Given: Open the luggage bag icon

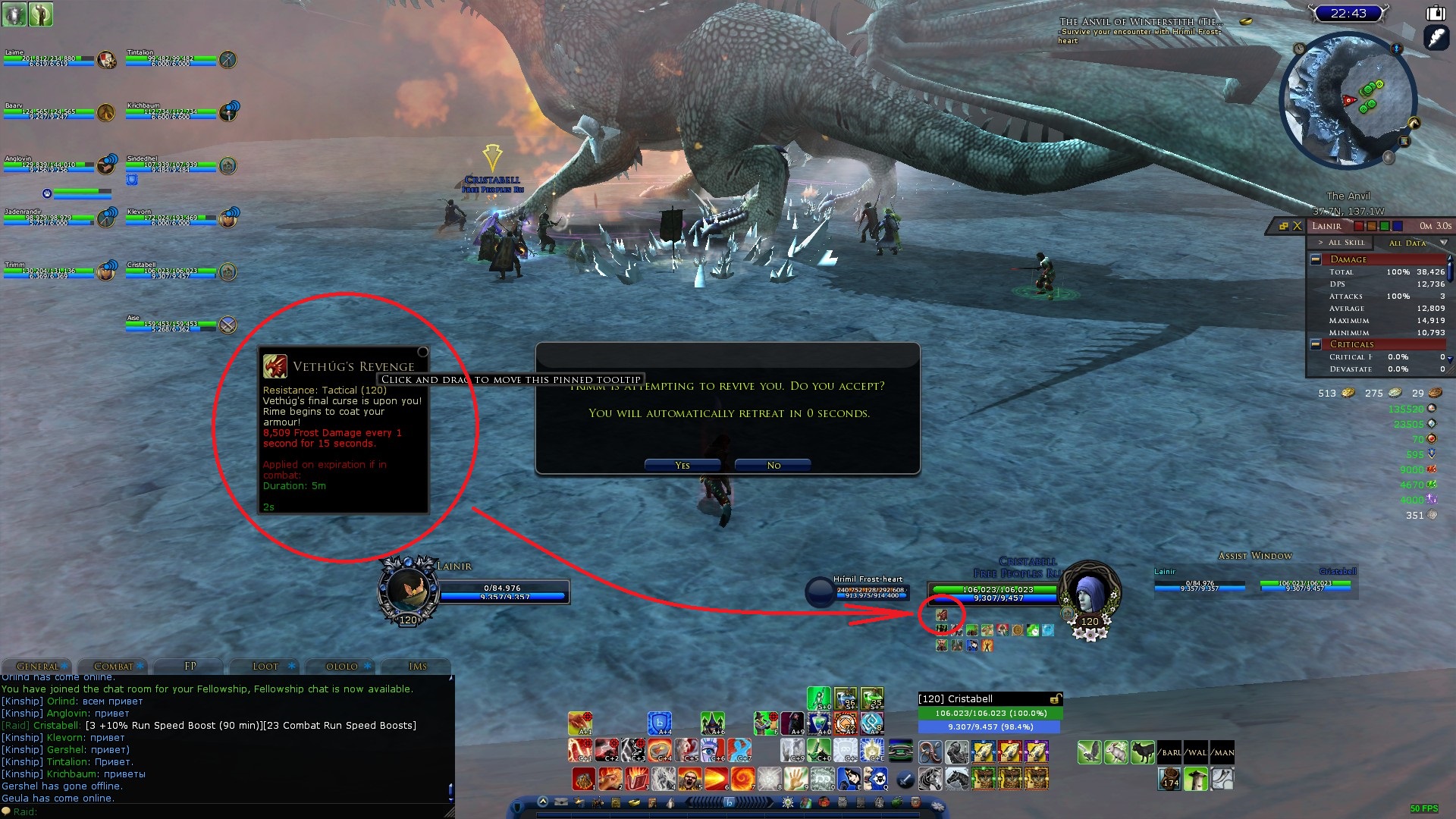Looking at the screenshot, I should [x=1436, y=13].
